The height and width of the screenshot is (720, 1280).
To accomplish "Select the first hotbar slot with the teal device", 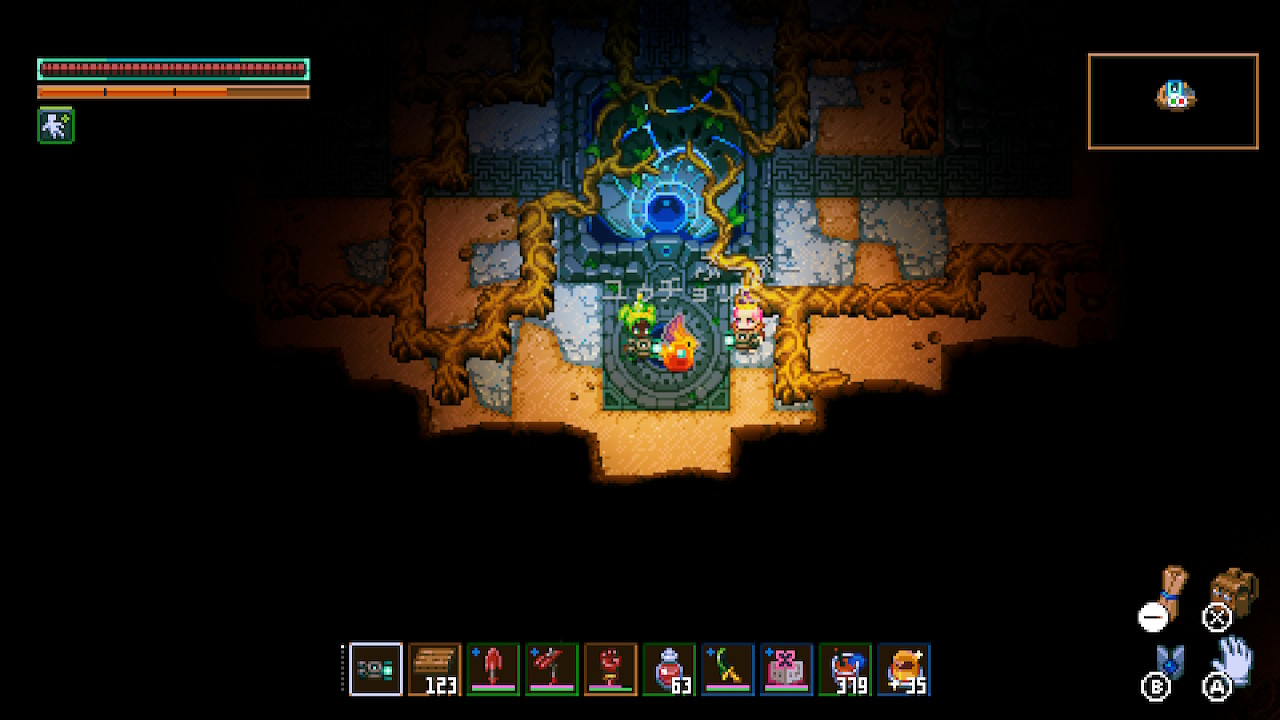I will point(376,669).
